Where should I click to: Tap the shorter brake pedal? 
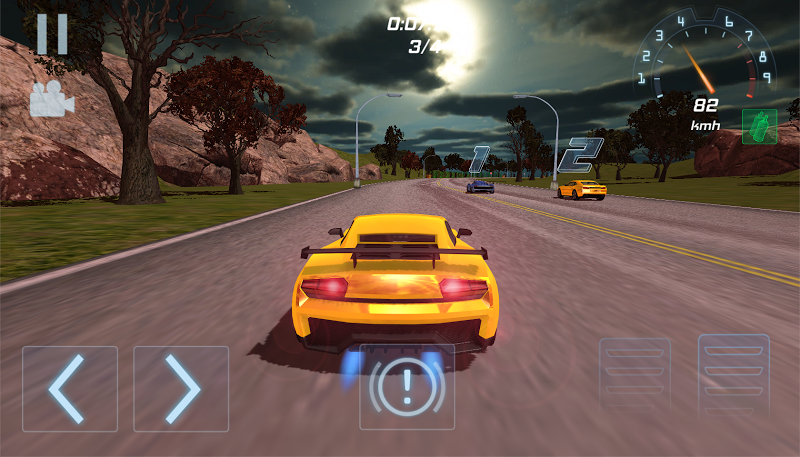tap(634, 377)
